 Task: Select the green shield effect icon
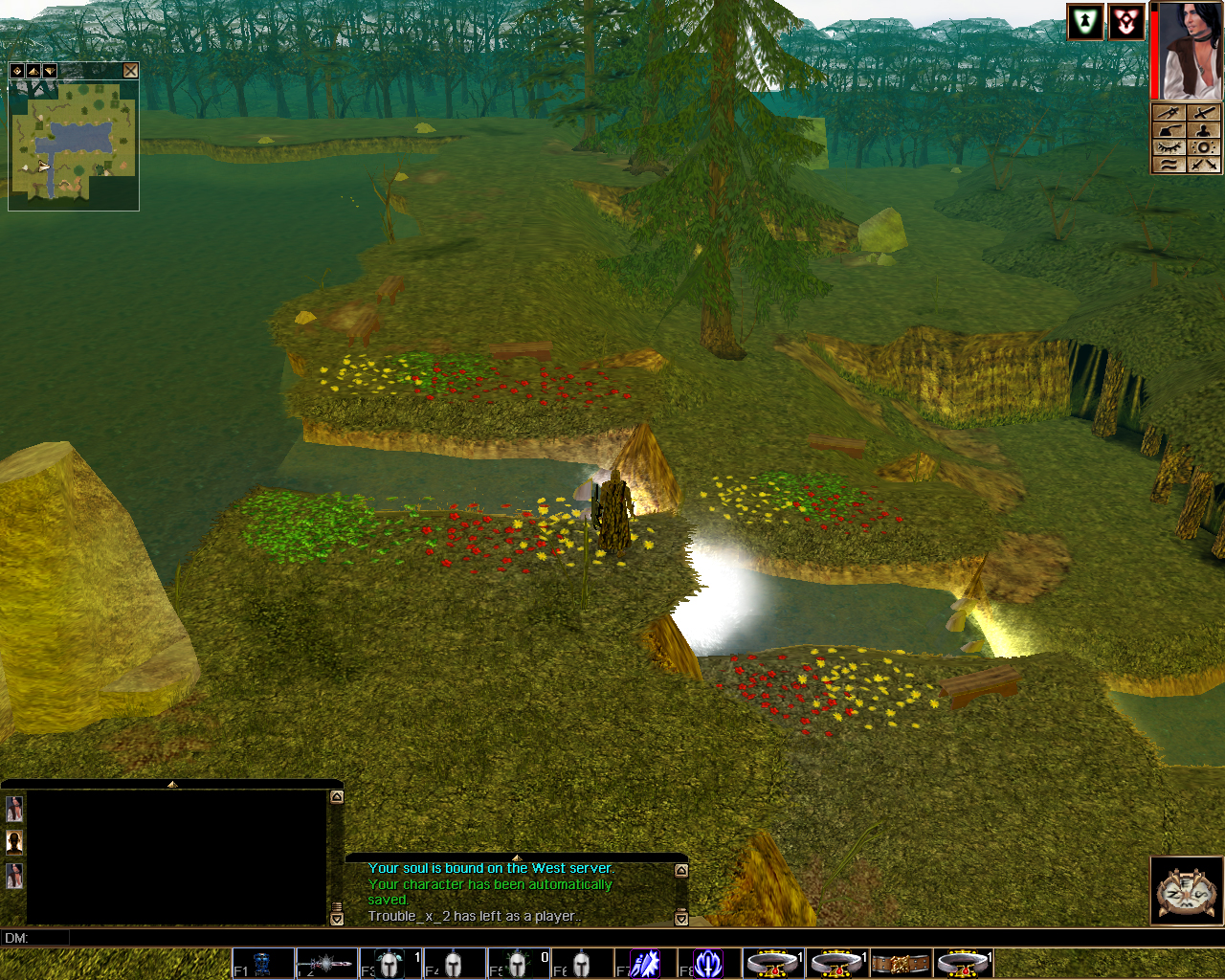pos(1085,22)
